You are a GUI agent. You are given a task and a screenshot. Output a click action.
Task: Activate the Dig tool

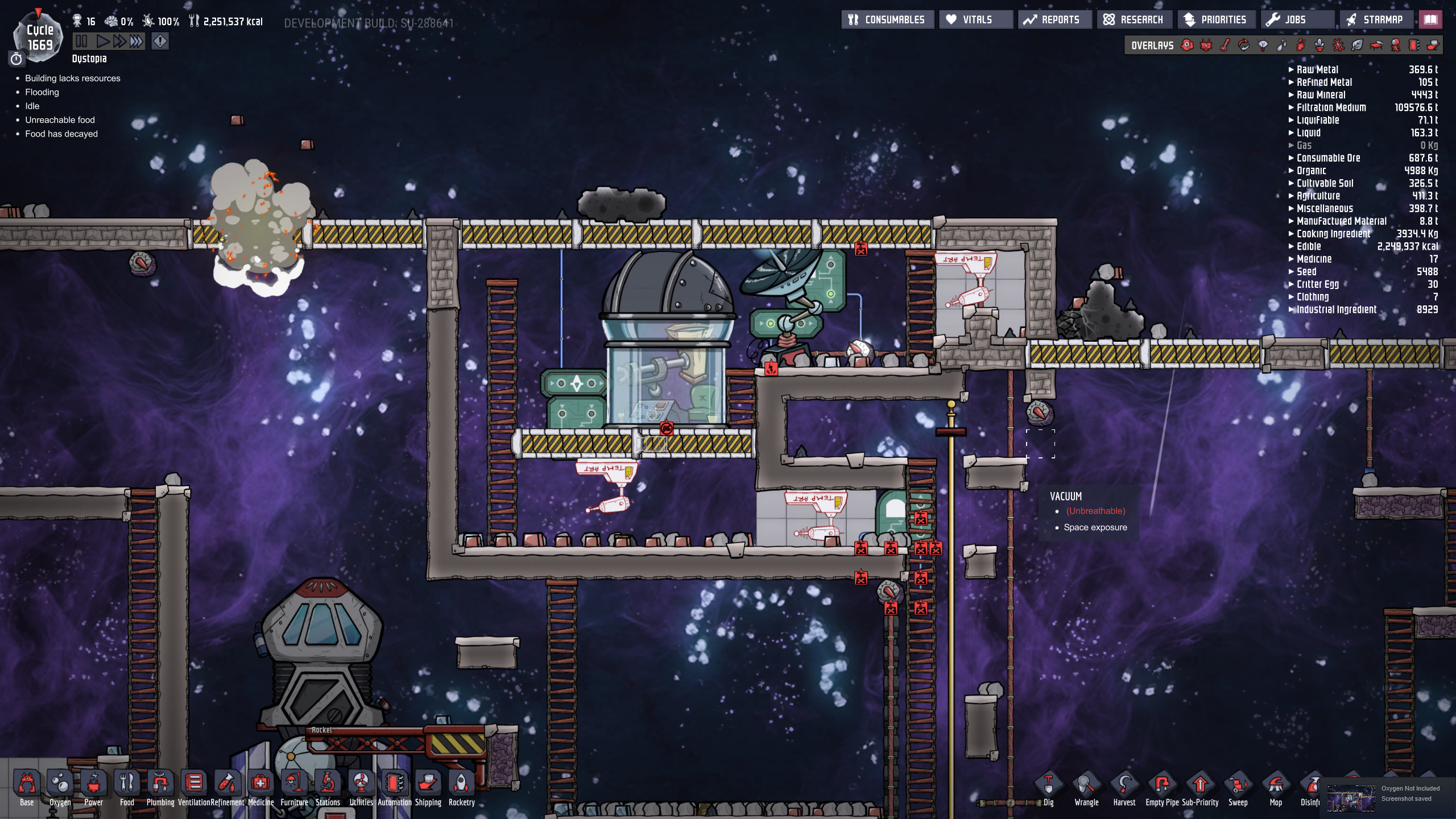click(x=1048, y=789)
